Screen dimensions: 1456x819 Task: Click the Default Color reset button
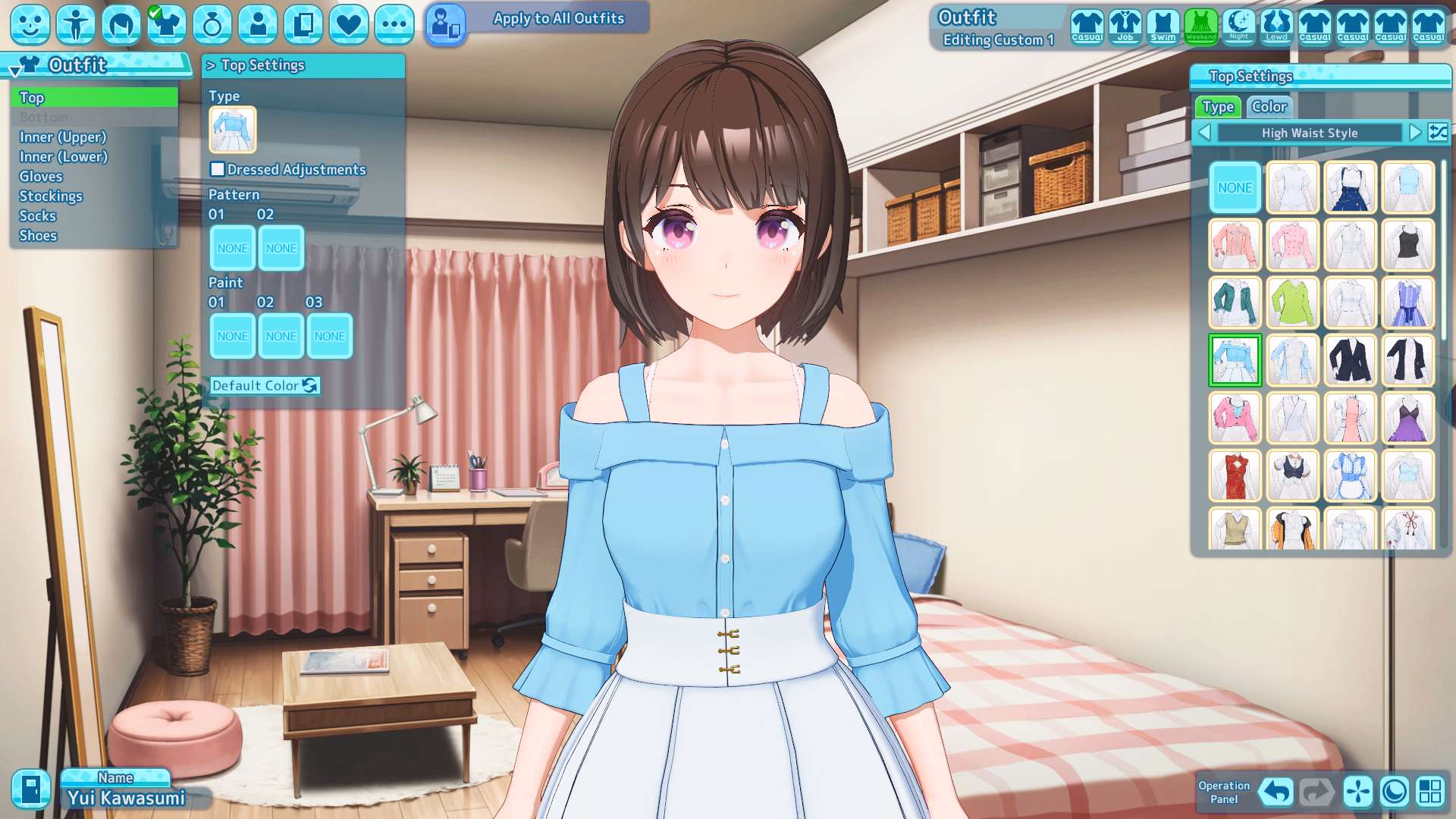pos(265,386)
